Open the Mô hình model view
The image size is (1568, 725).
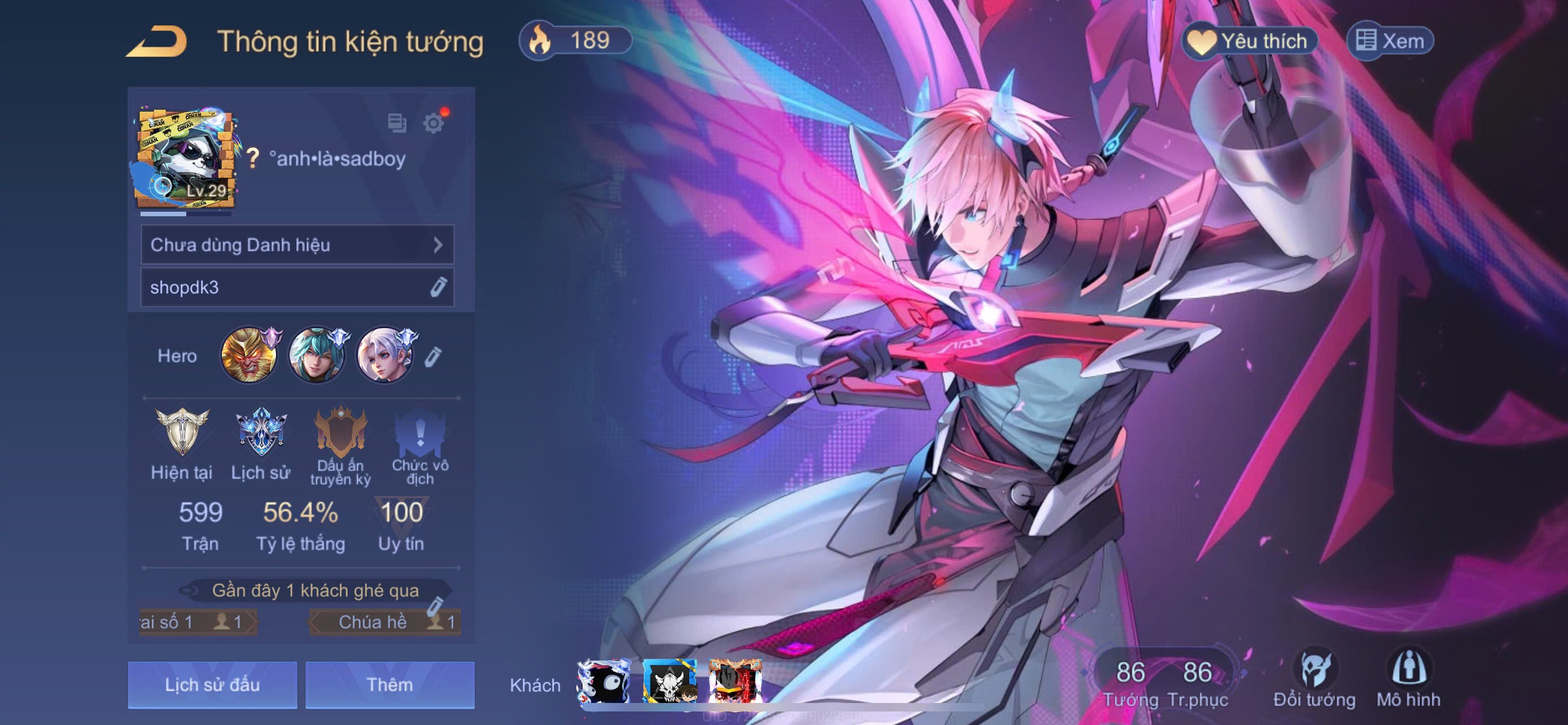(x=1408, y=679)
